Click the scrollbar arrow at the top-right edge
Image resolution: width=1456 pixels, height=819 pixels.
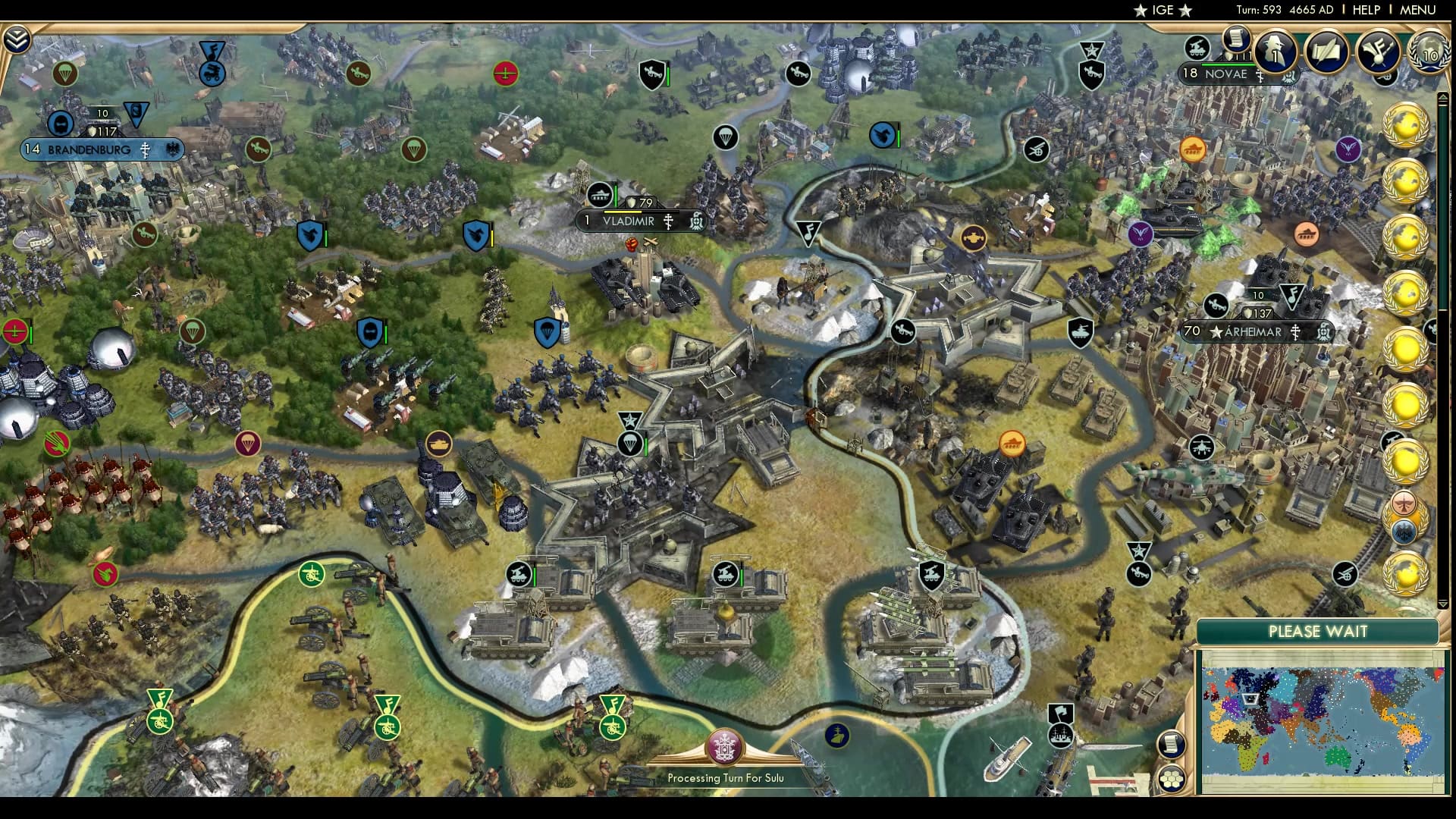(1445, 98)
